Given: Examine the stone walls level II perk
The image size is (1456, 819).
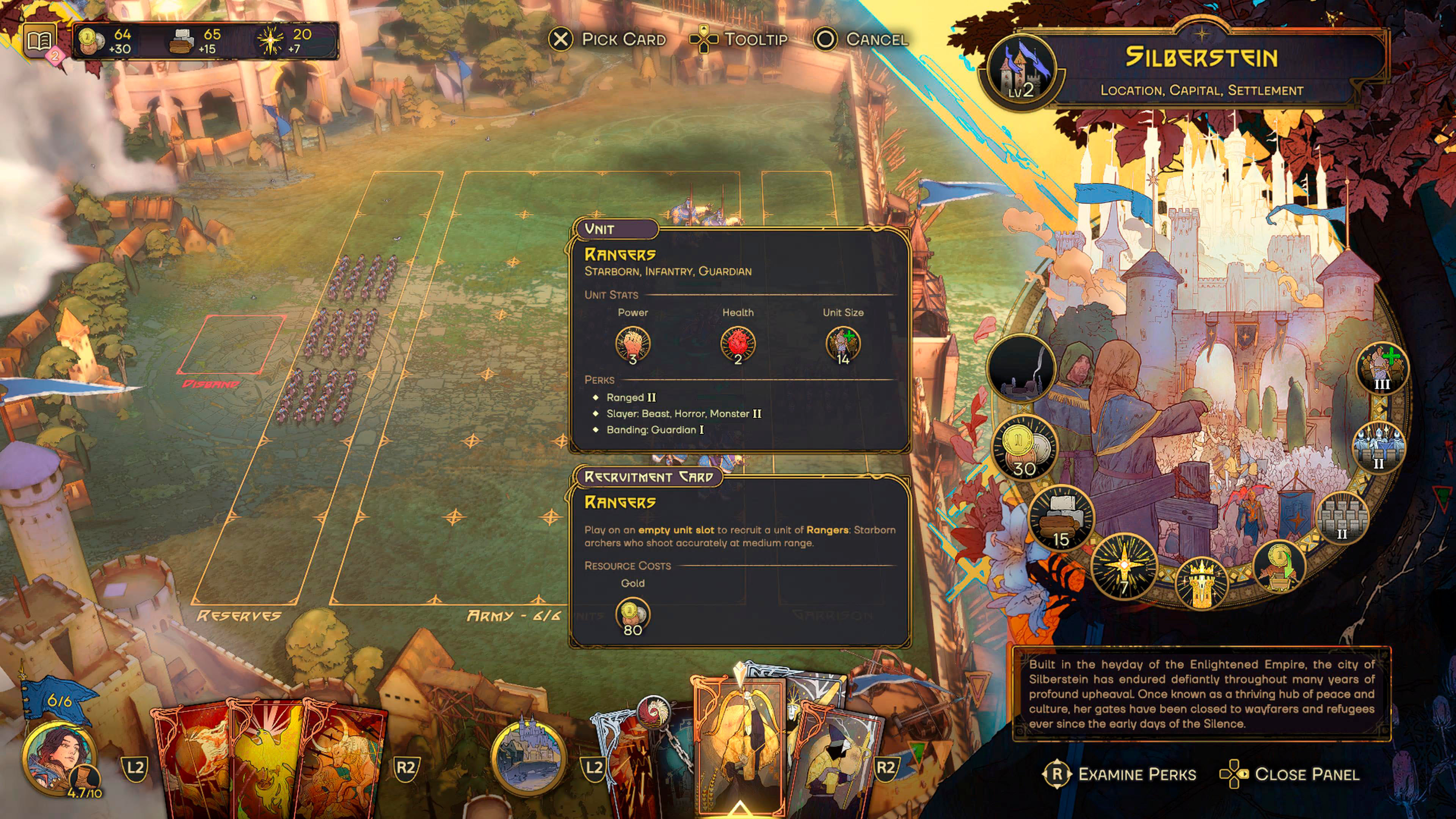Looking at the screenshot, I should 1342,516.
